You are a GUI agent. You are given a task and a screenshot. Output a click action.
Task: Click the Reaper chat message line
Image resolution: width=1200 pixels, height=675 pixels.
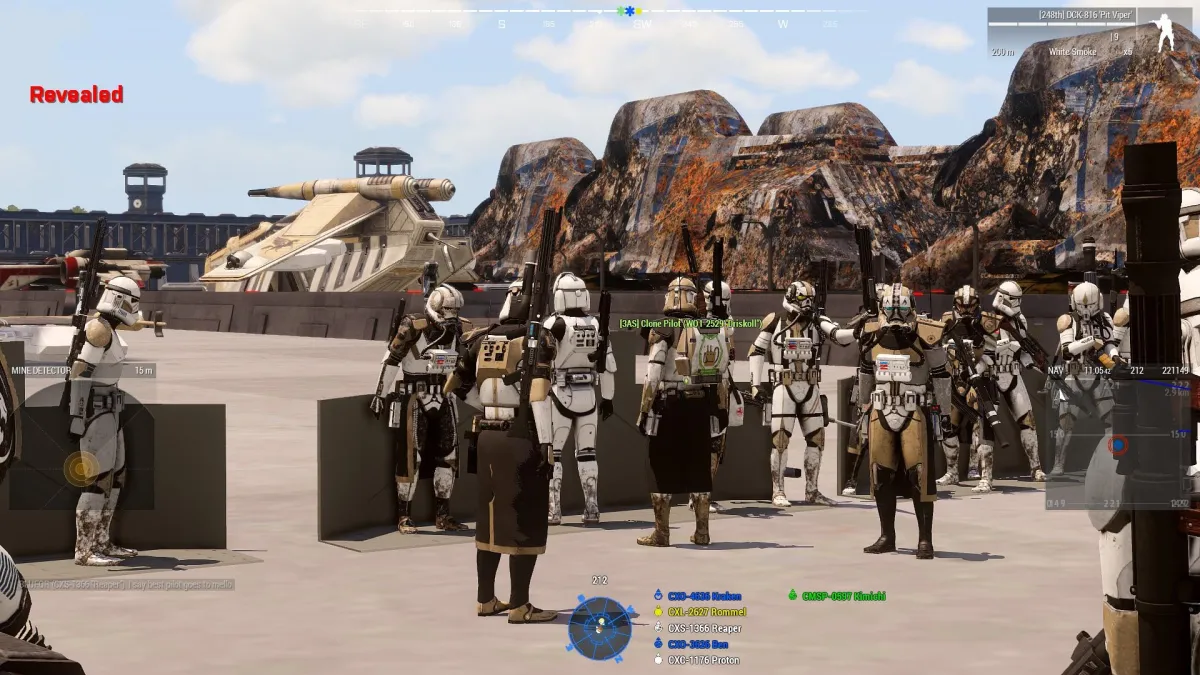coord(120,584)
